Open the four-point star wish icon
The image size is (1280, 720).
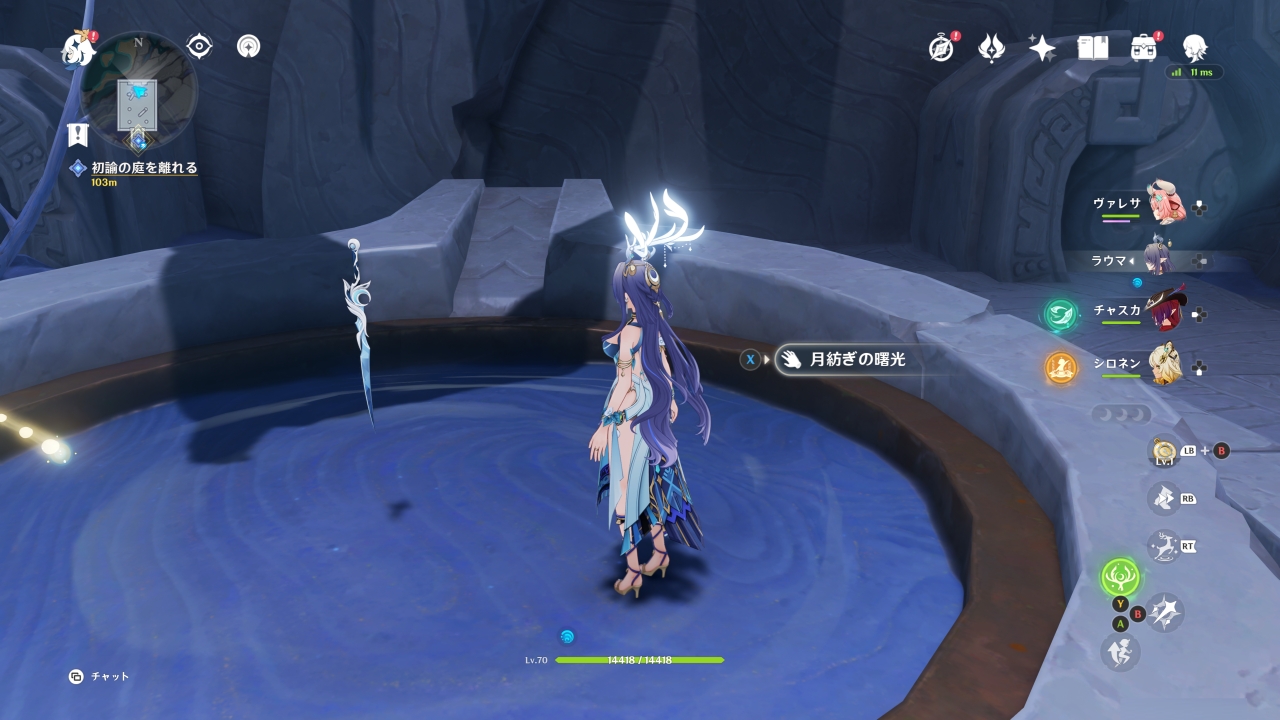1042,47
